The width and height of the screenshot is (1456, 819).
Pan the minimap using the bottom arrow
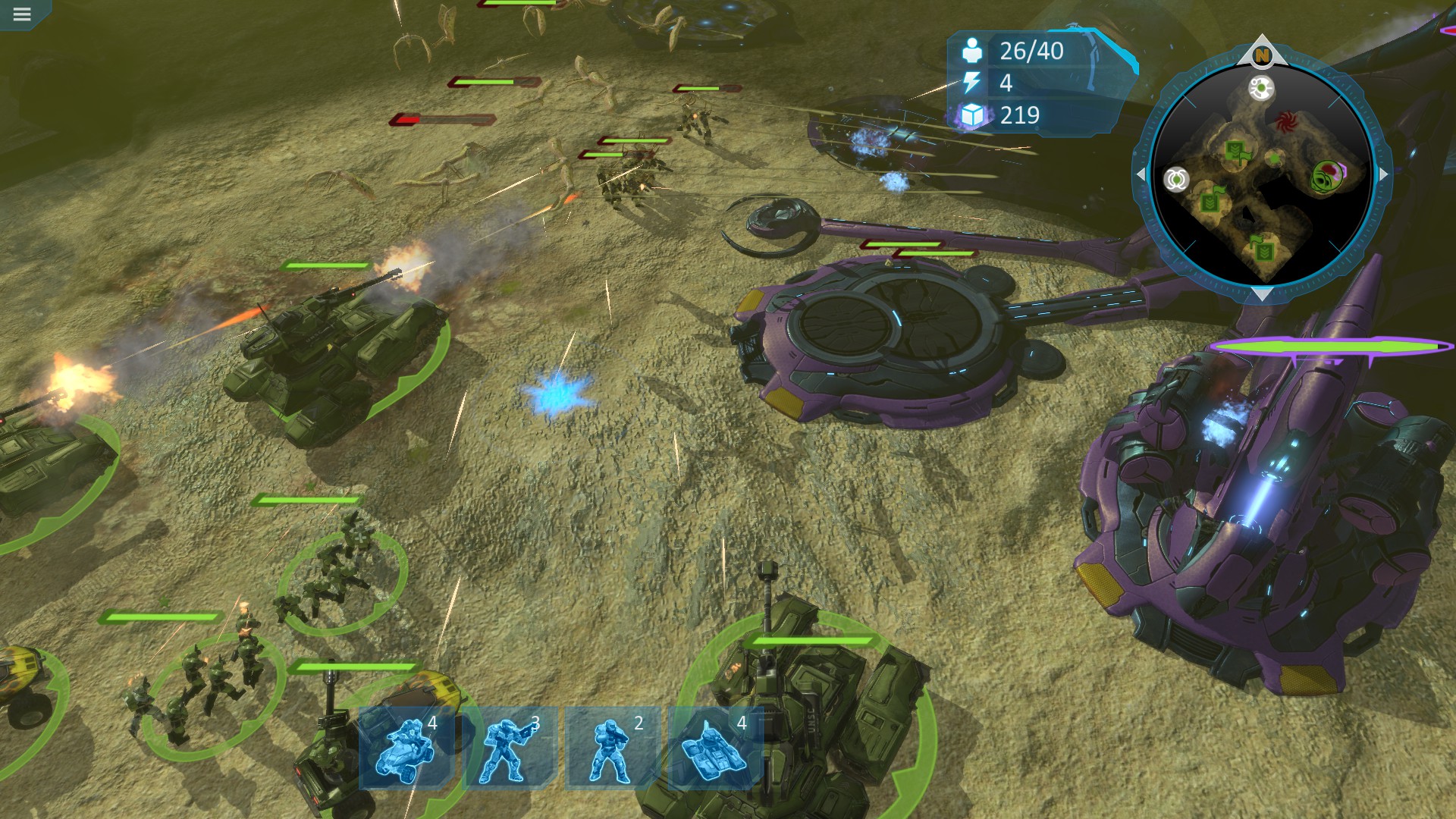(x=1261, y=294)
